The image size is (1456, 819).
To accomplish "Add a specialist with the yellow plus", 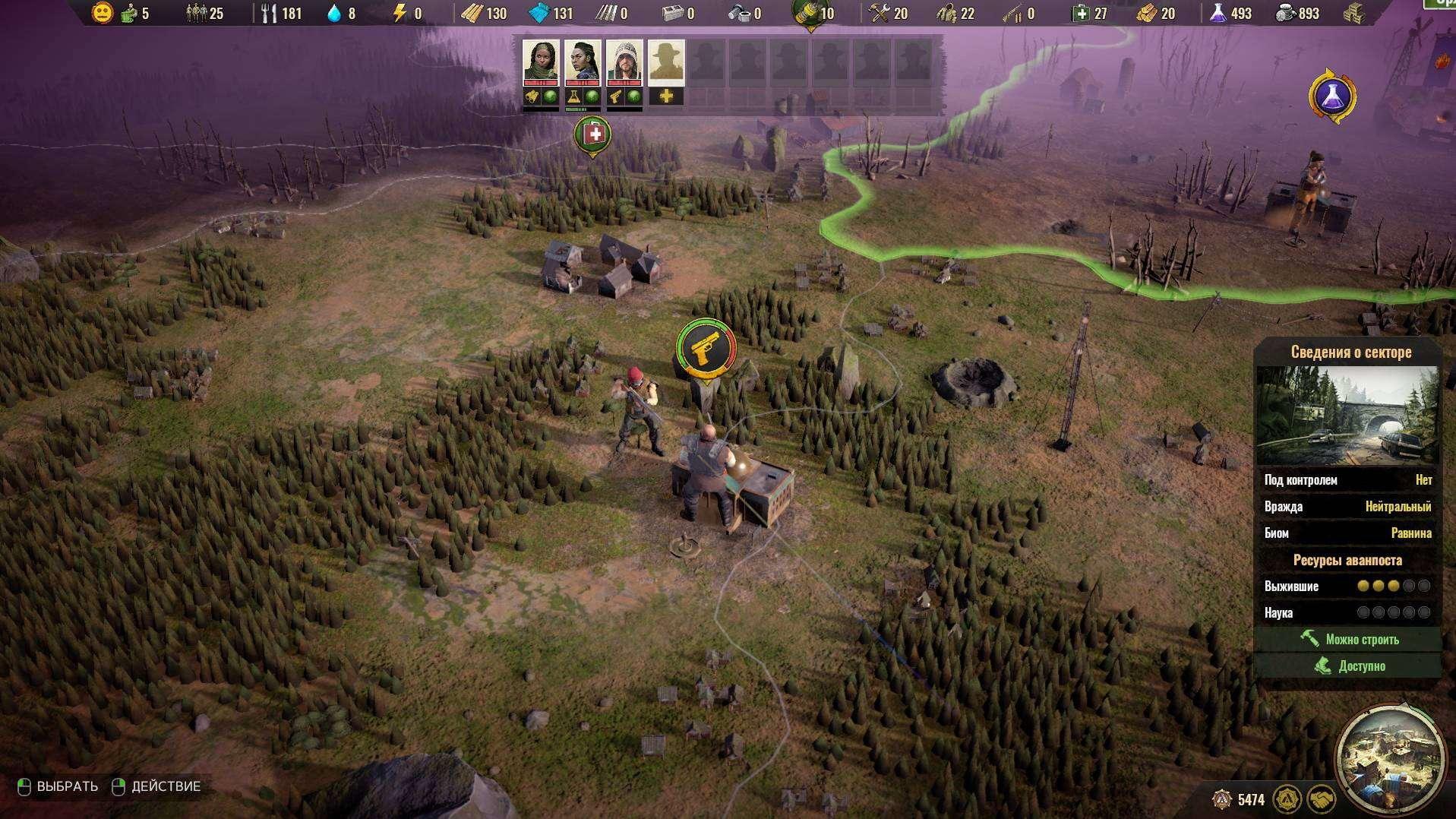I will [x=666, y=96].
